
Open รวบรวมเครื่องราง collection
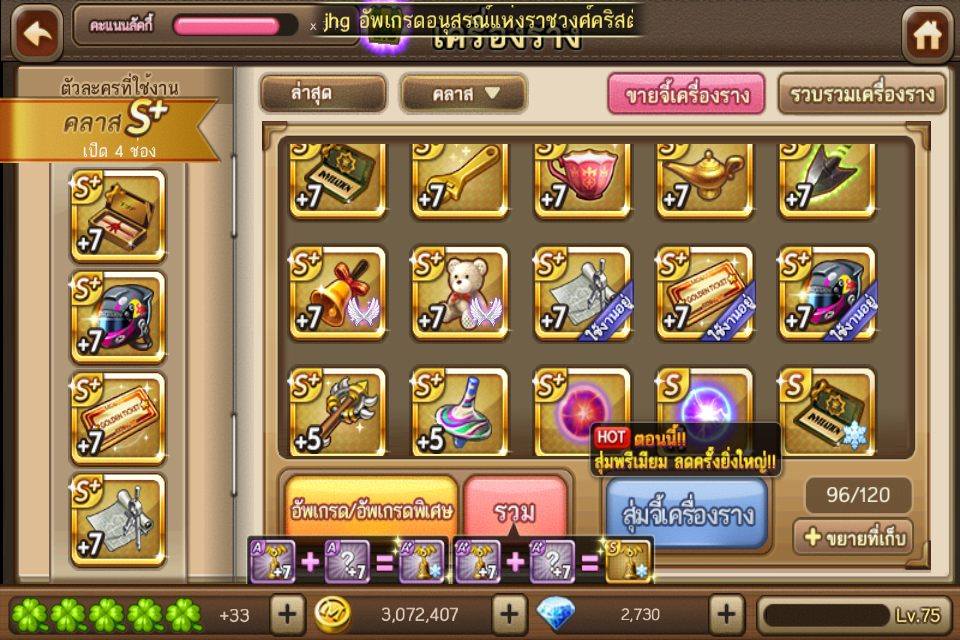(x=861, y=95)
